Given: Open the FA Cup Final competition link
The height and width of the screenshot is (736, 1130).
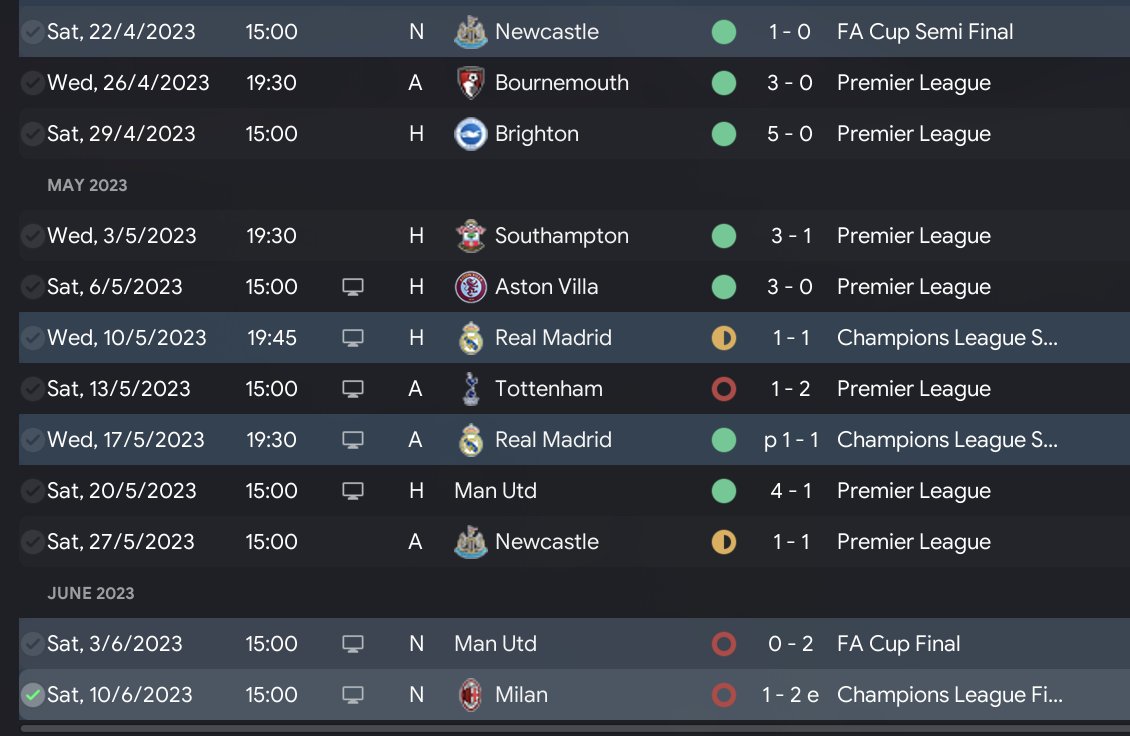Looking at the screenshot, I should click(898, 644).
